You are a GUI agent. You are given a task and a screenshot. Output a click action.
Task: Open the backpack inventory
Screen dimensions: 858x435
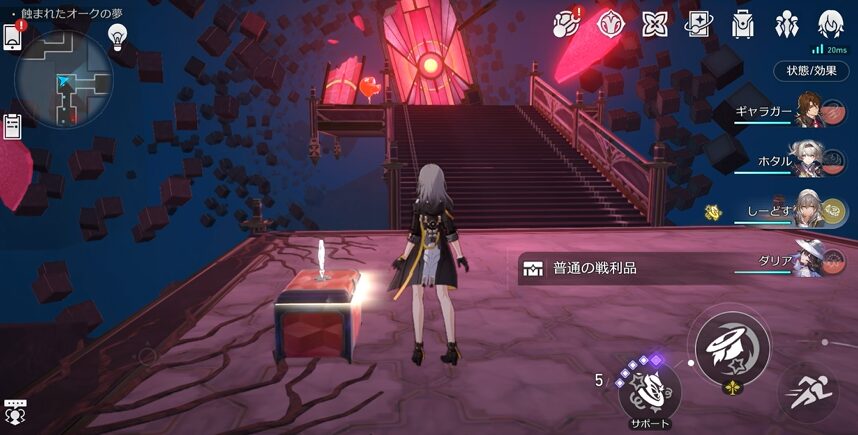tap(743, 23)
